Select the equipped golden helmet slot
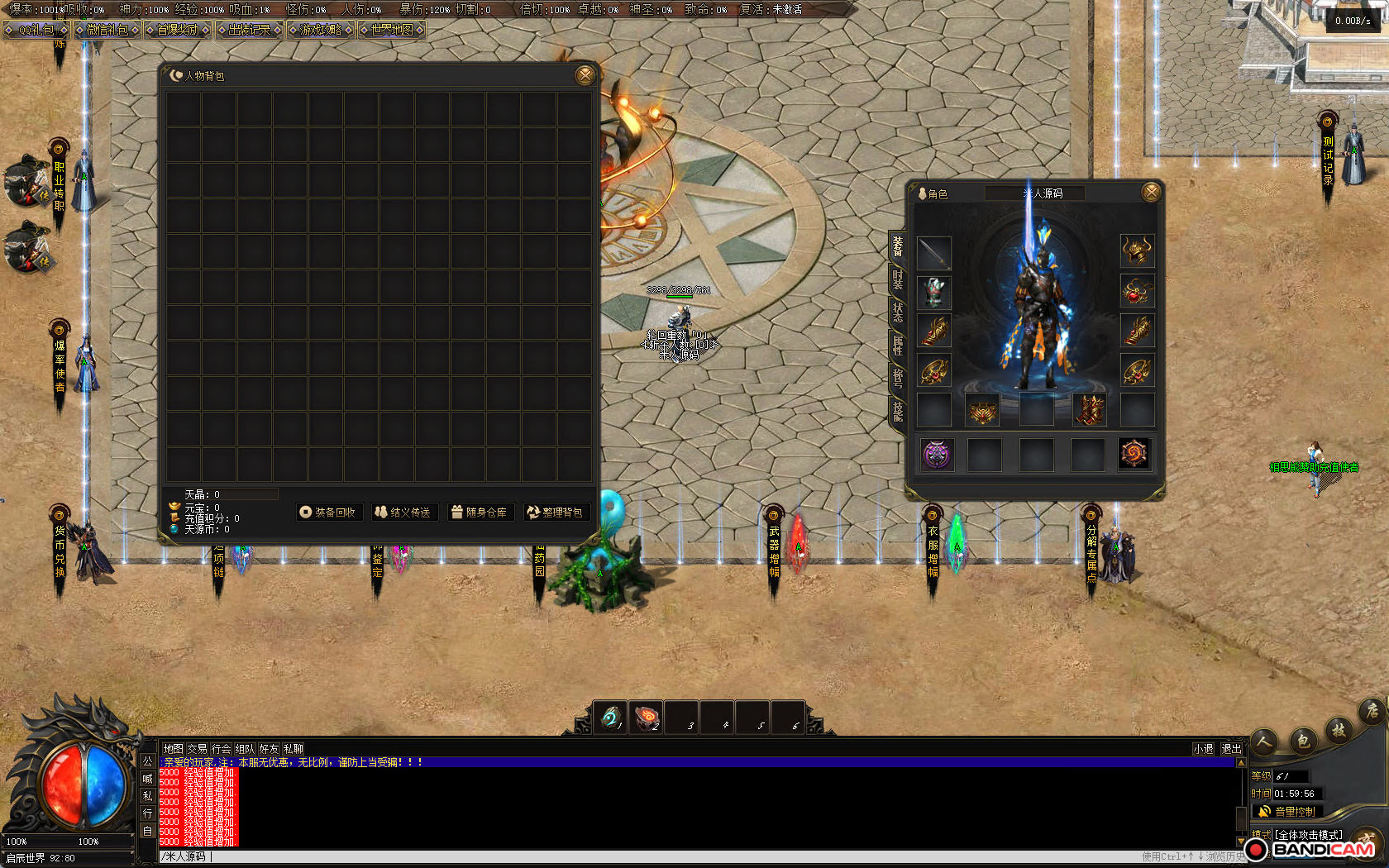This screenshot has width=1389, height=868. (x=1137, y=250)
